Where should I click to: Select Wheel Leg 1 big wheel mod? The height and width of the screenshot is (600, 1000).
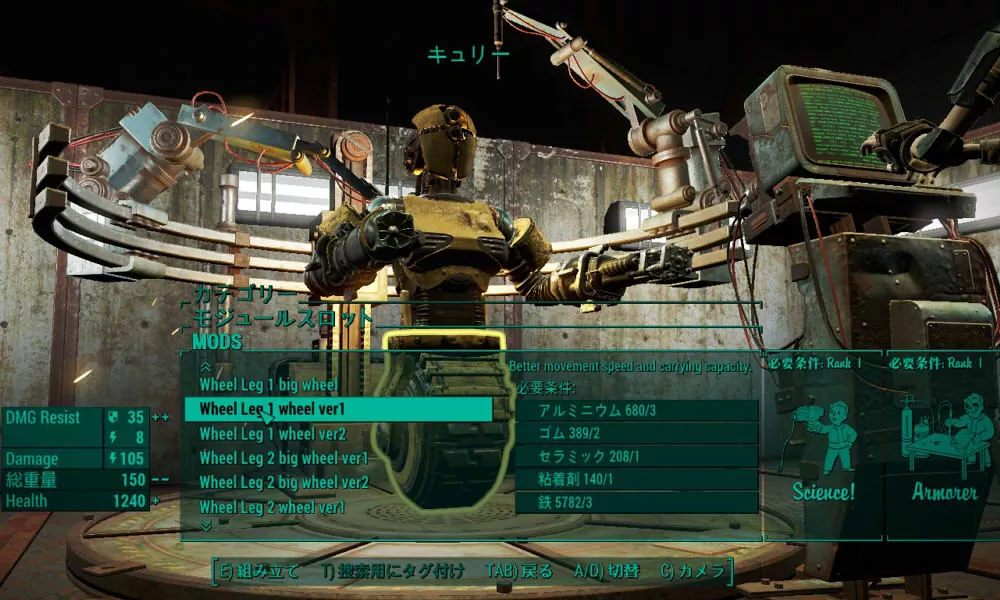coord(268,385)
